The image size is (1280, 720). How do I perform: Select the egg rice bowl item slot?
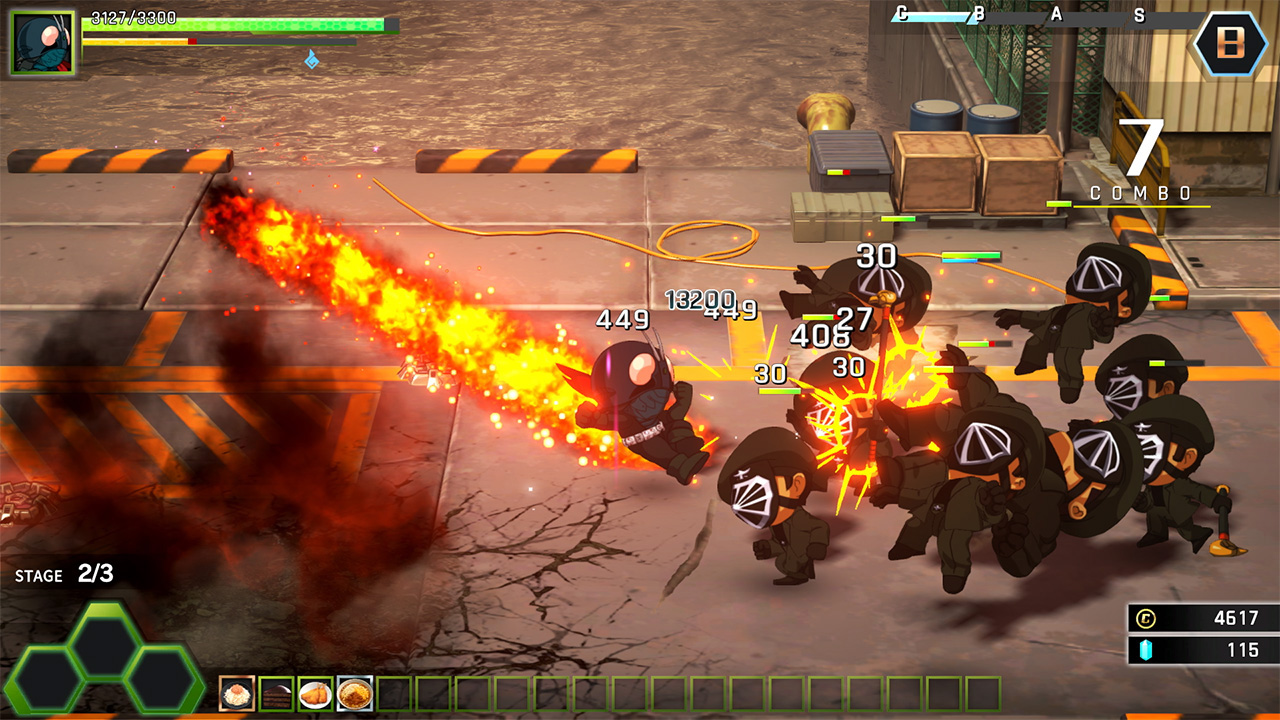238,693
